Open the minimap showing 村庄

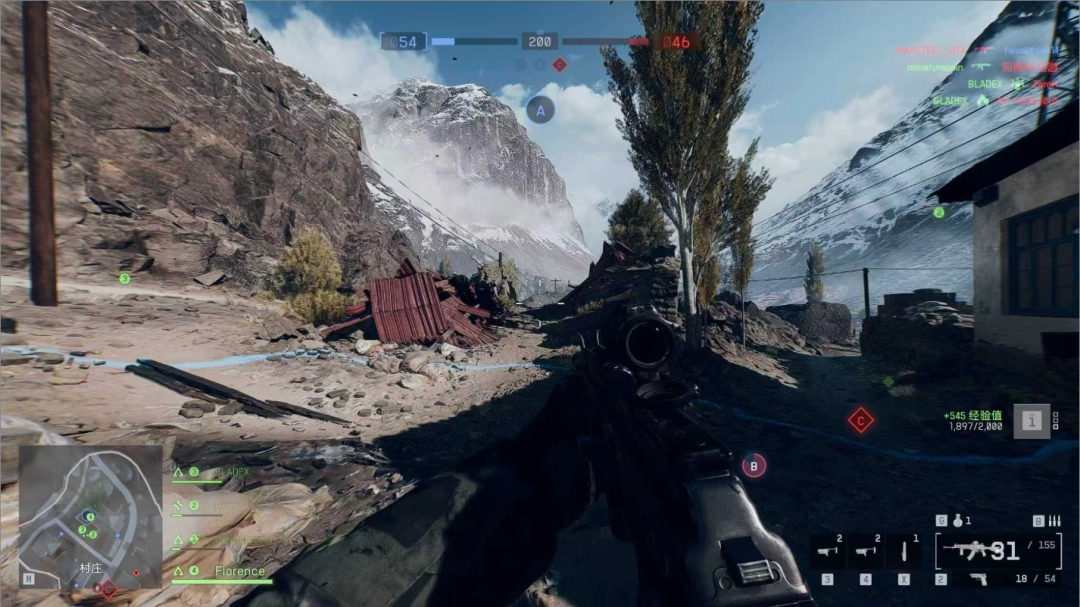tap(90, 515)
